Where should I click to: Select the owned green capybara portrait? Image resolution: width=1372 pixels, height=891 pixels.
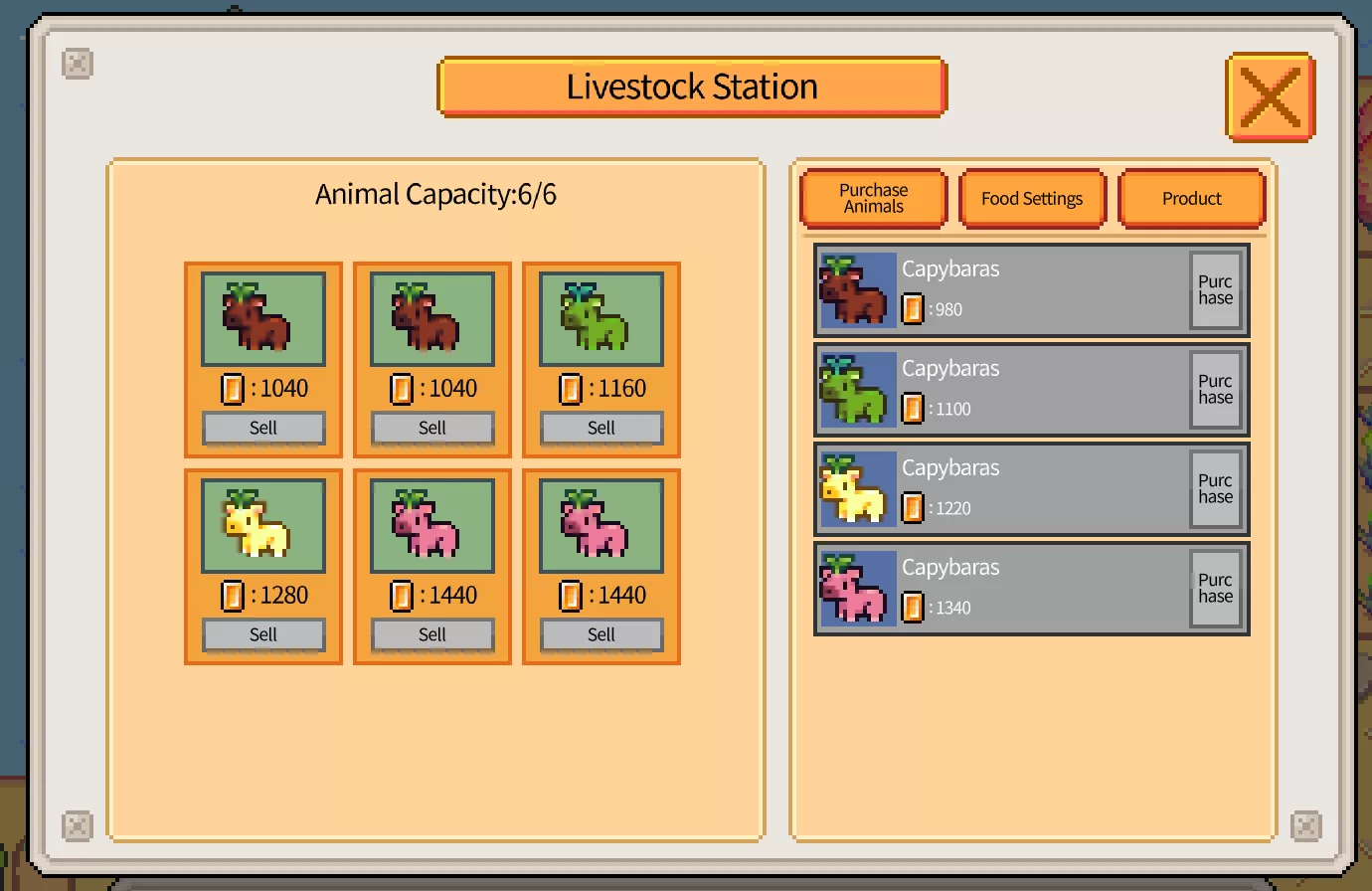(600, 319)
